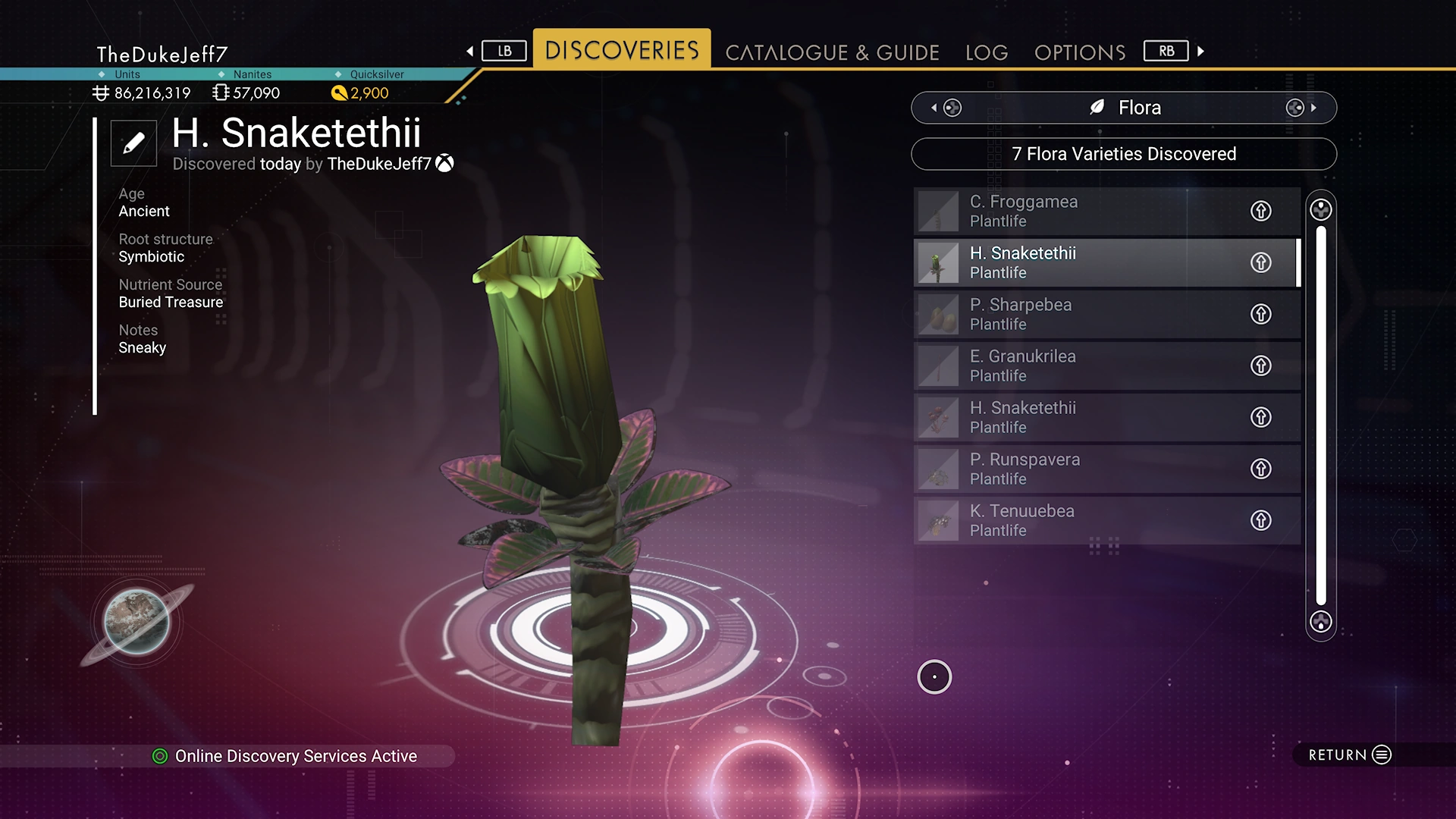This screenshot has width=1456, height=819.
Task: Switch to previous category left of Flora
Action: 946,108
